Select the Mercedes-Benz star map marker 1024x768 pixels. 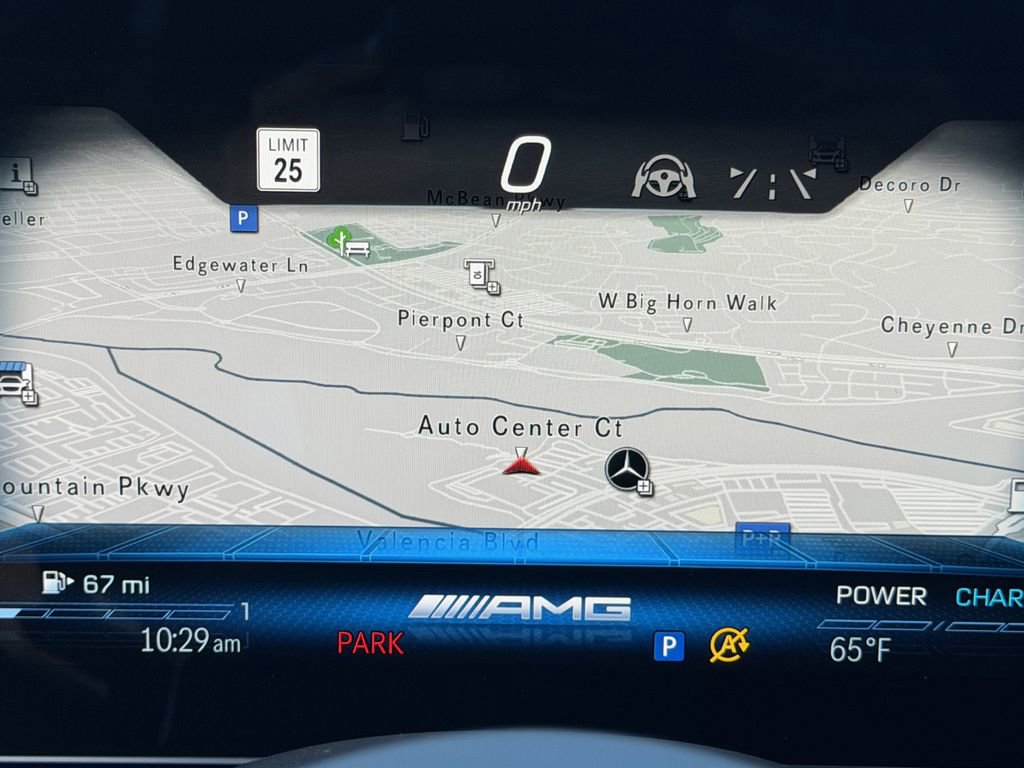627,469
